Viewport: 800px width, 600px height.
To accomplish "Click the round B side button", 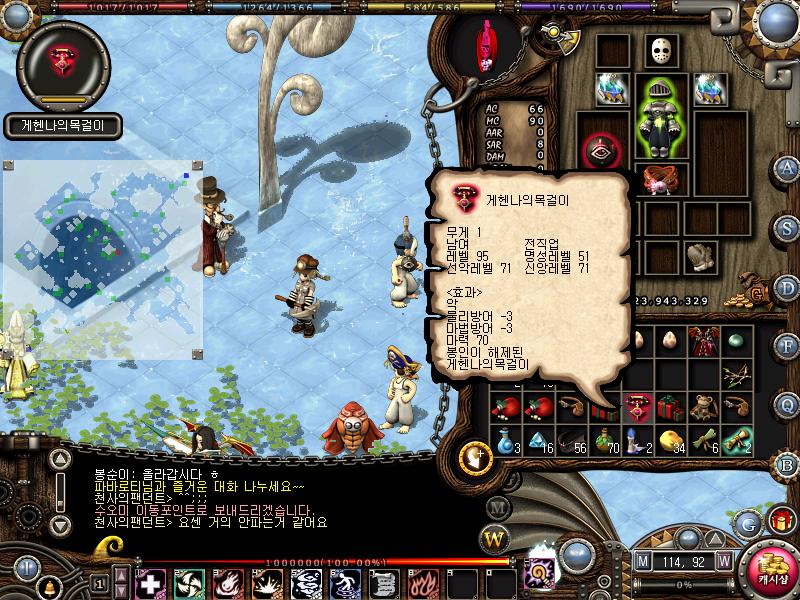I will click(x=788, y=463).
